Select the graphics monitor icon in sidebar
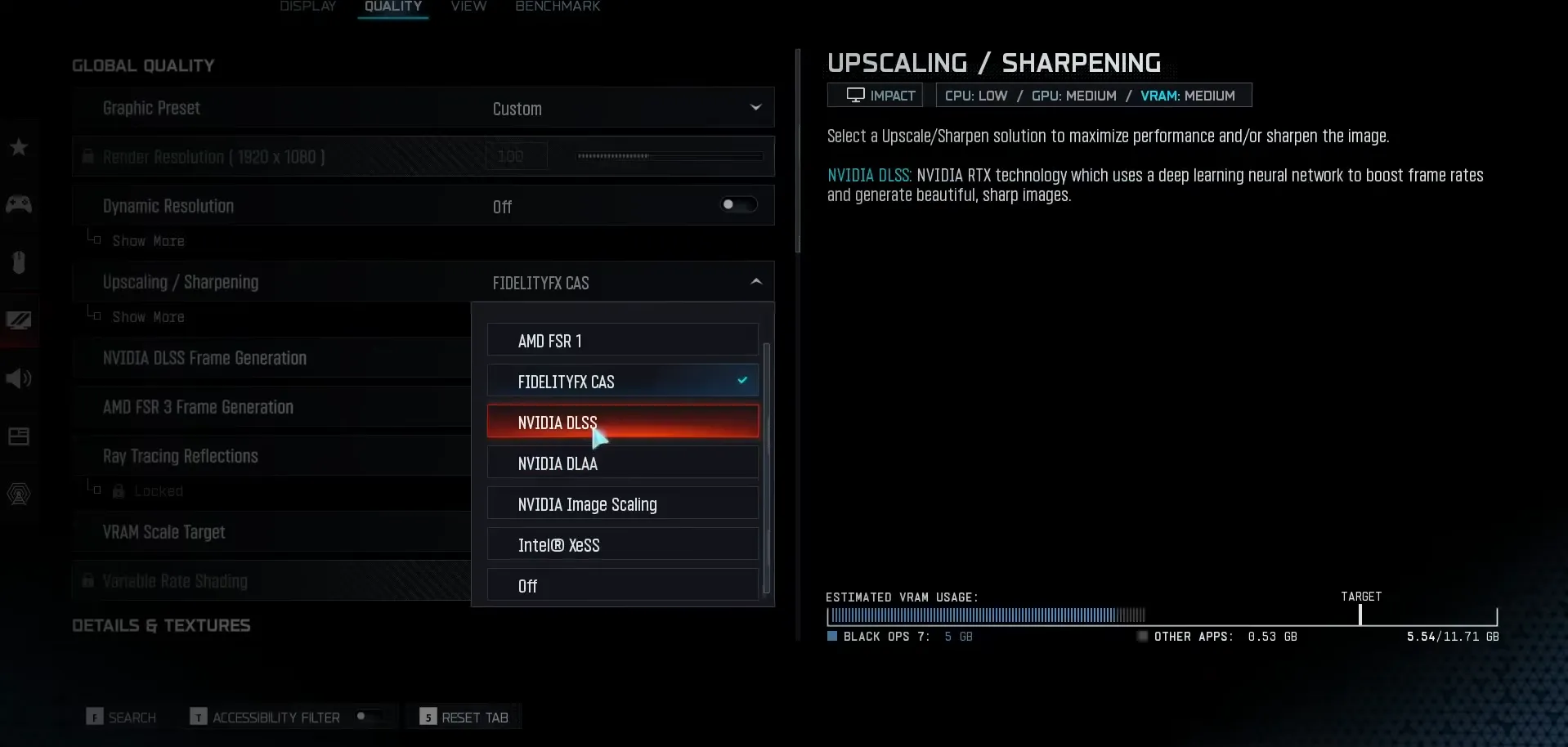Image resolution: width=1568 pixels, height=747 pixels. (x=18, y=320)
